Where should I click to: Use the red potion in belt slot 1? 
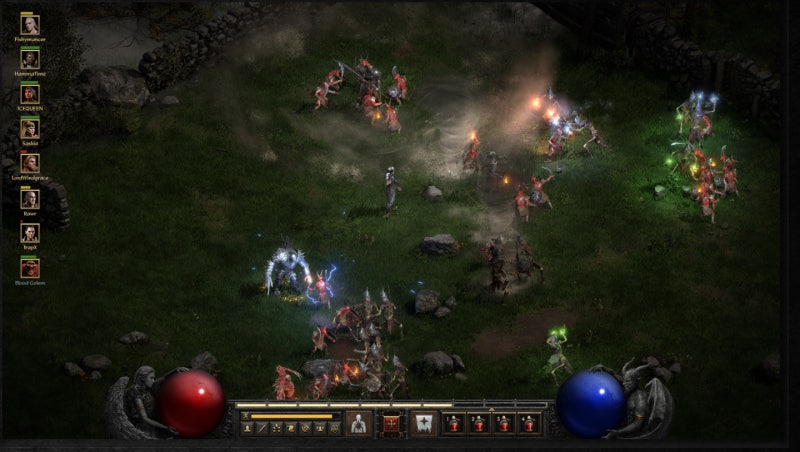455,423
